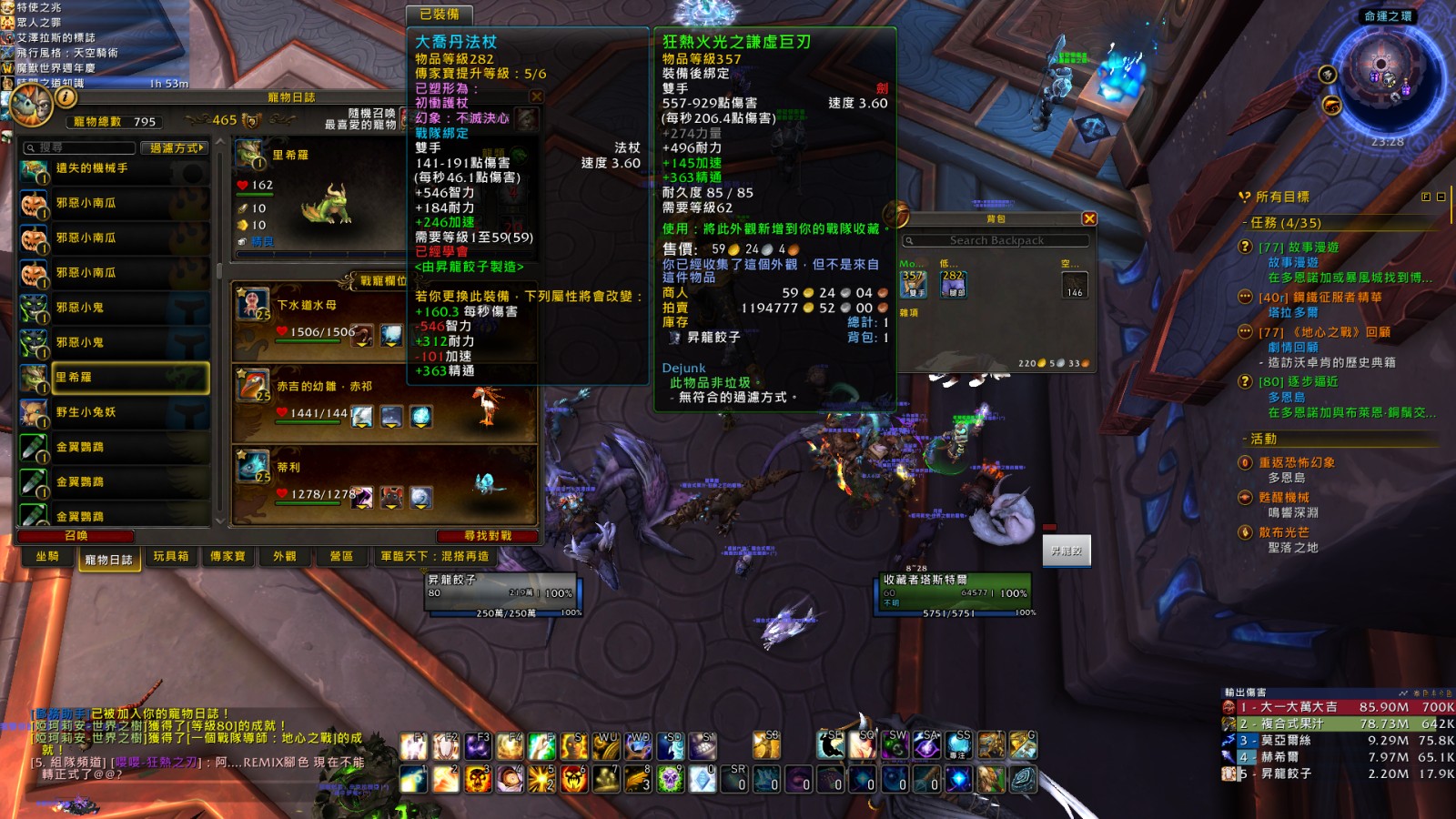This screenshot has height=819, width=1456.
Task: Select 遺失的機械手 in the pet list
Action: point(115,169)
